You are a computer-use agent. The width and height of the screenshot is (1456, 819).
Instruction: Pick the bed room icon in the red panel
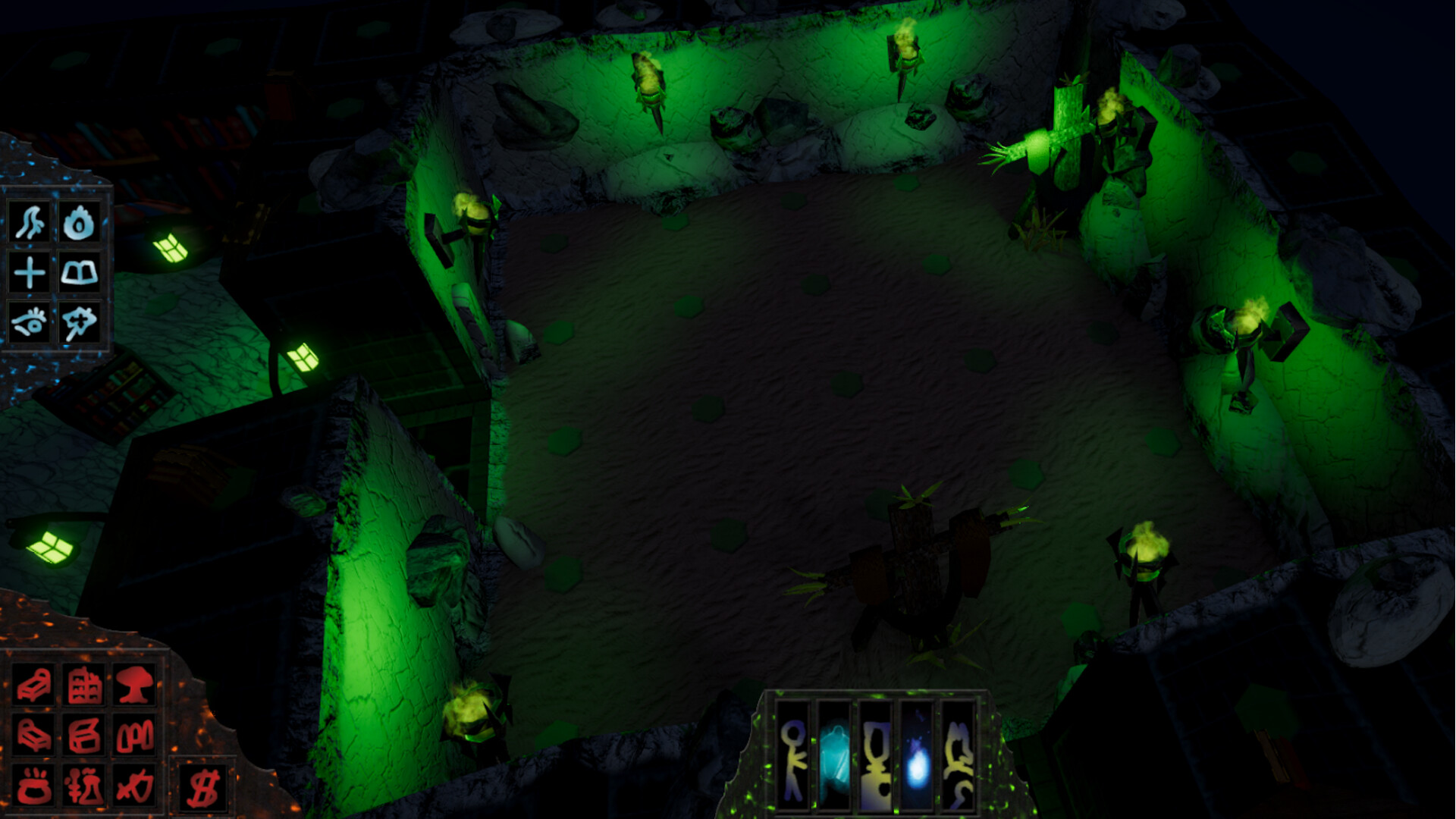tap(34, 685)
